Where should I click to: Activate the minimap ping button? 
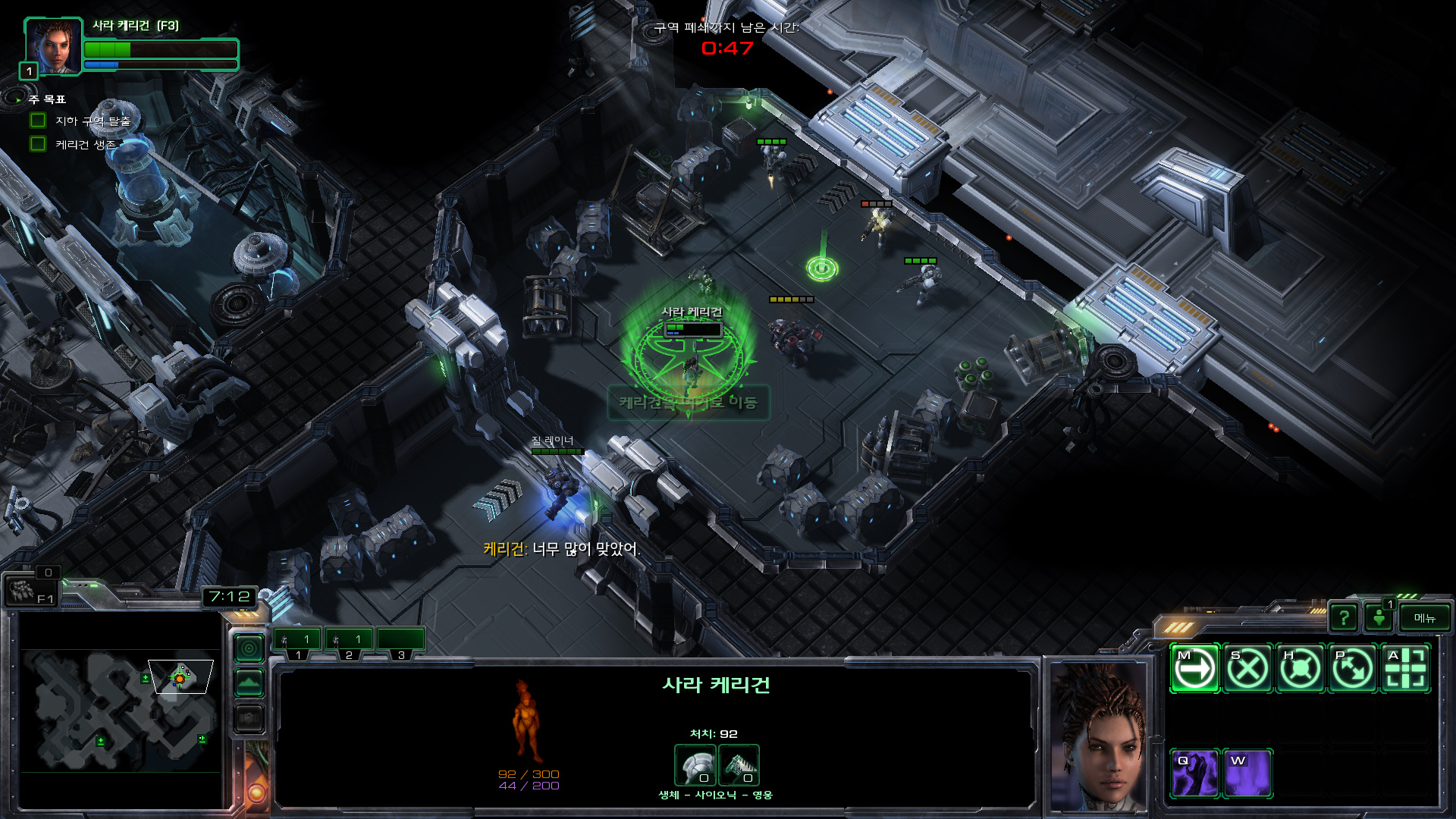pos(249,648)
